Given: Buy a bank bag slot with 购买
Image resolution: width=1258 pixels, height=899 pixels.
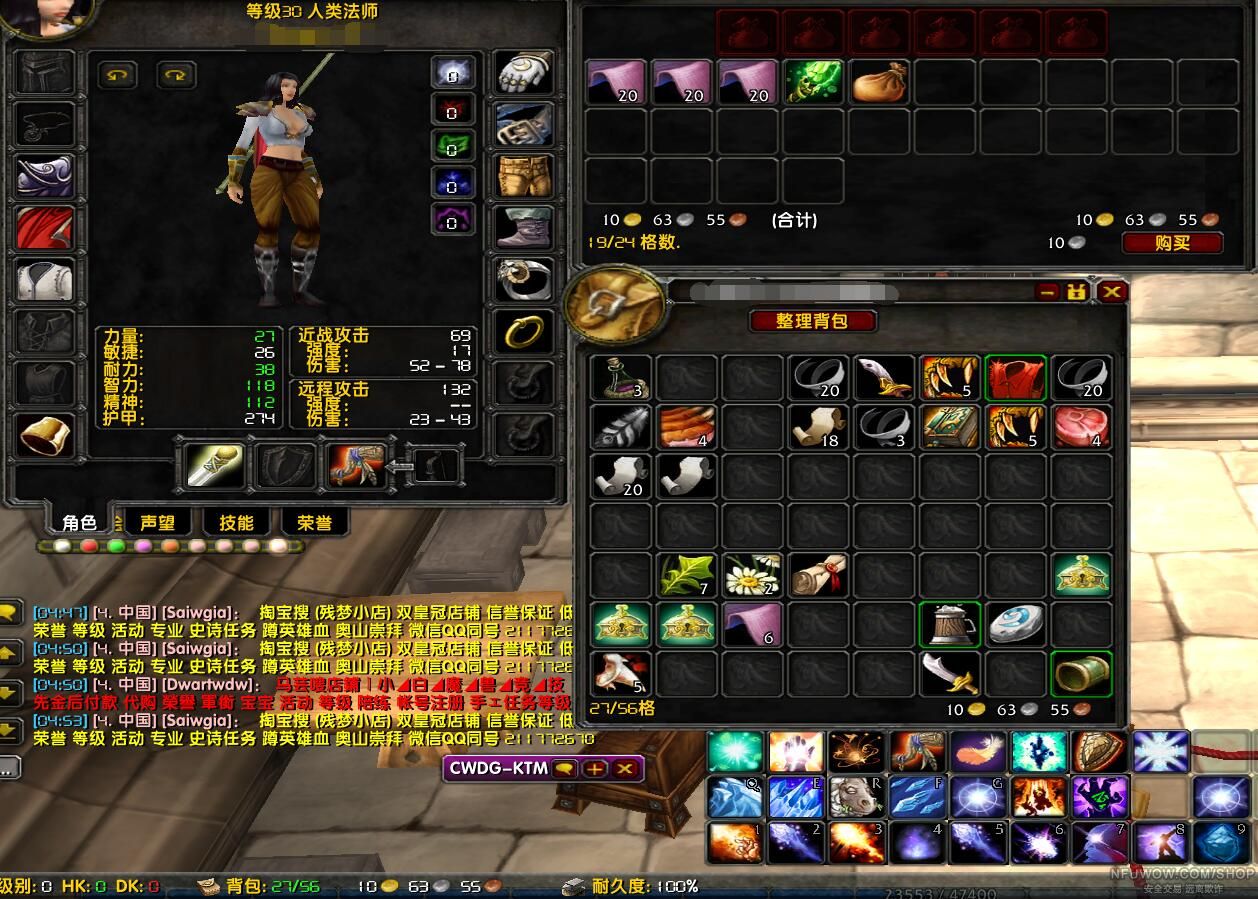Looking at the screenshot, I should tap(1172, 243).
